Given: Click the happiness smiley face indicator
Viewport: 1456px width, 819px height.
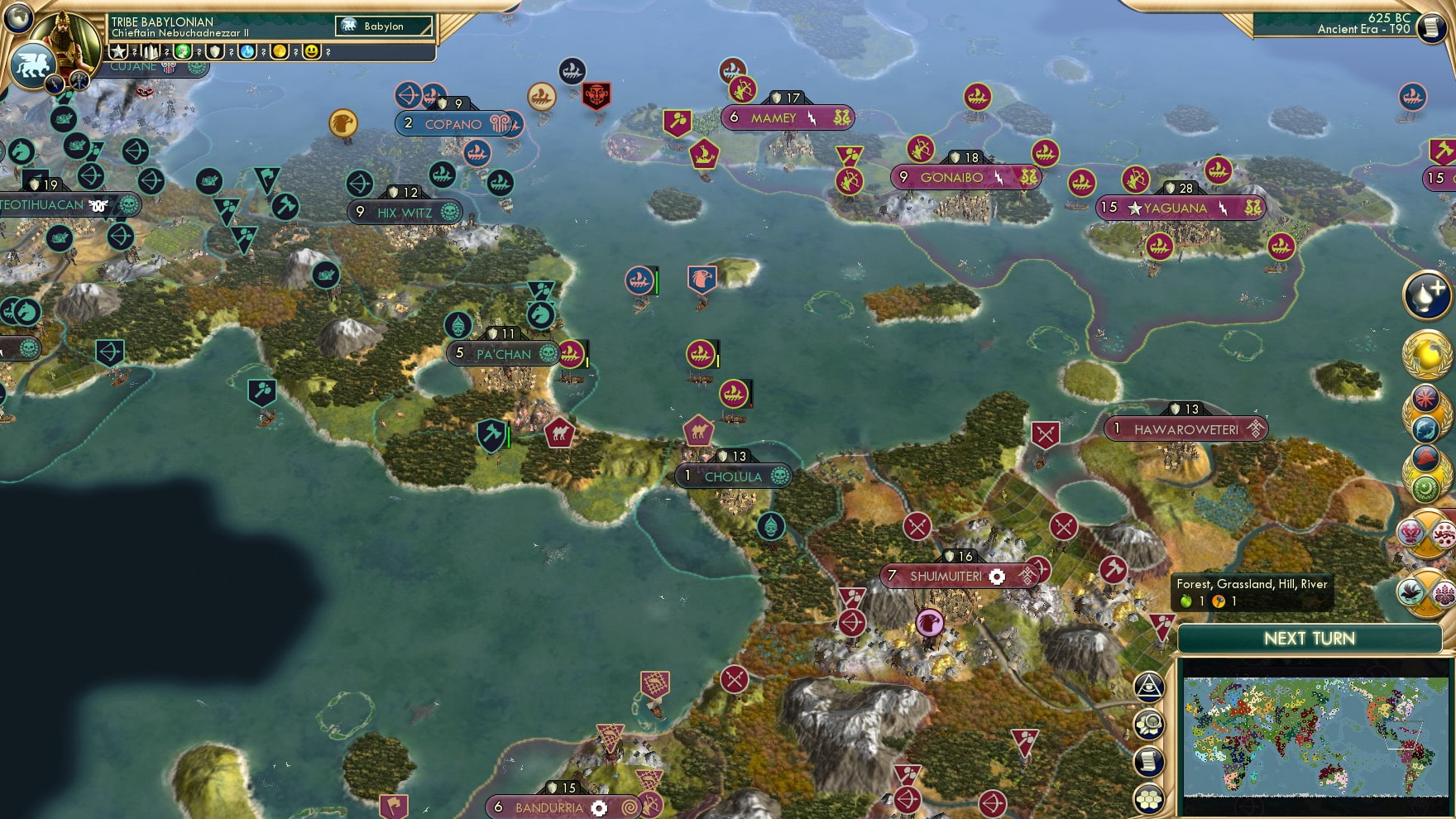Looking at the screenshot, I should pyautogui.click(x=312, y=51).
